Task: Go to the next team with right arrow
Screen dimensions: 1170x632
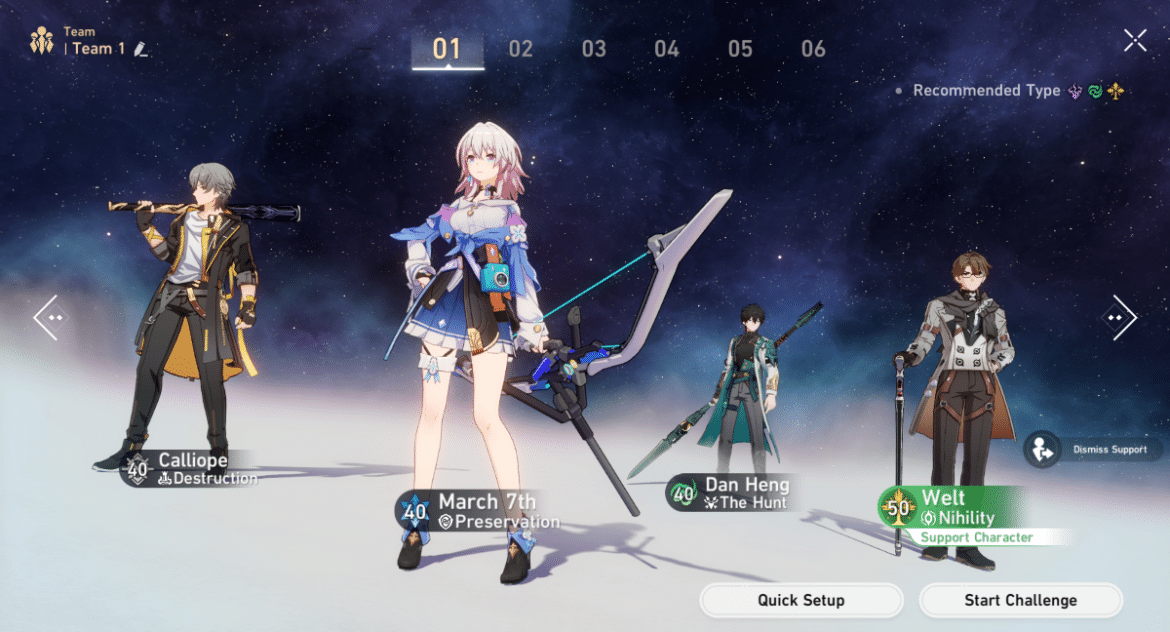Action: pyautogui.click(x=1120, y=317)
